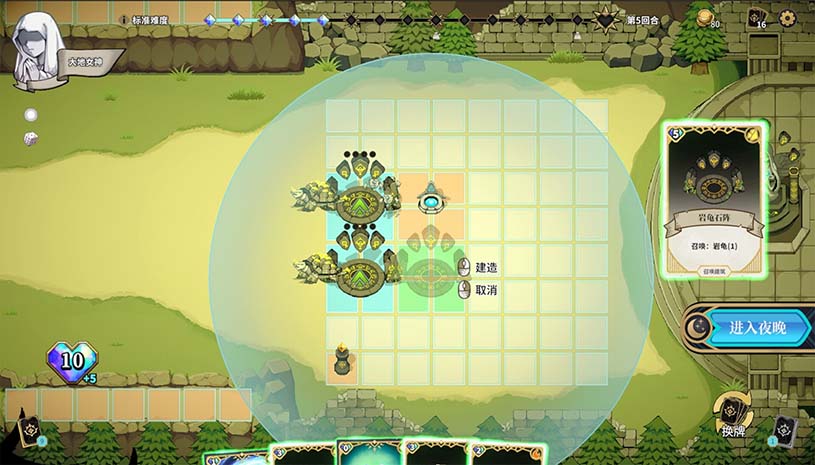Click the white dice icon
Image resolution: width=815 pixels, height=465 pixels.
pos(31,138)
